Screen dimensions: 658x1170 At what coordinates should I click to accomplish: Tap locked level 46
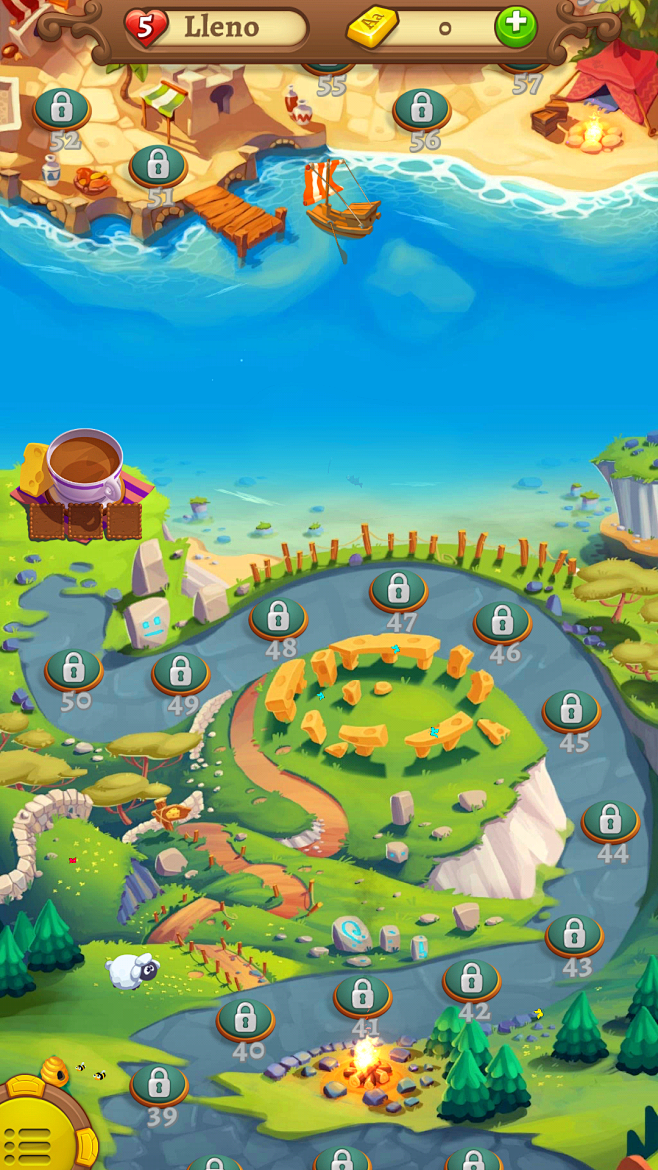pos(502,622)
